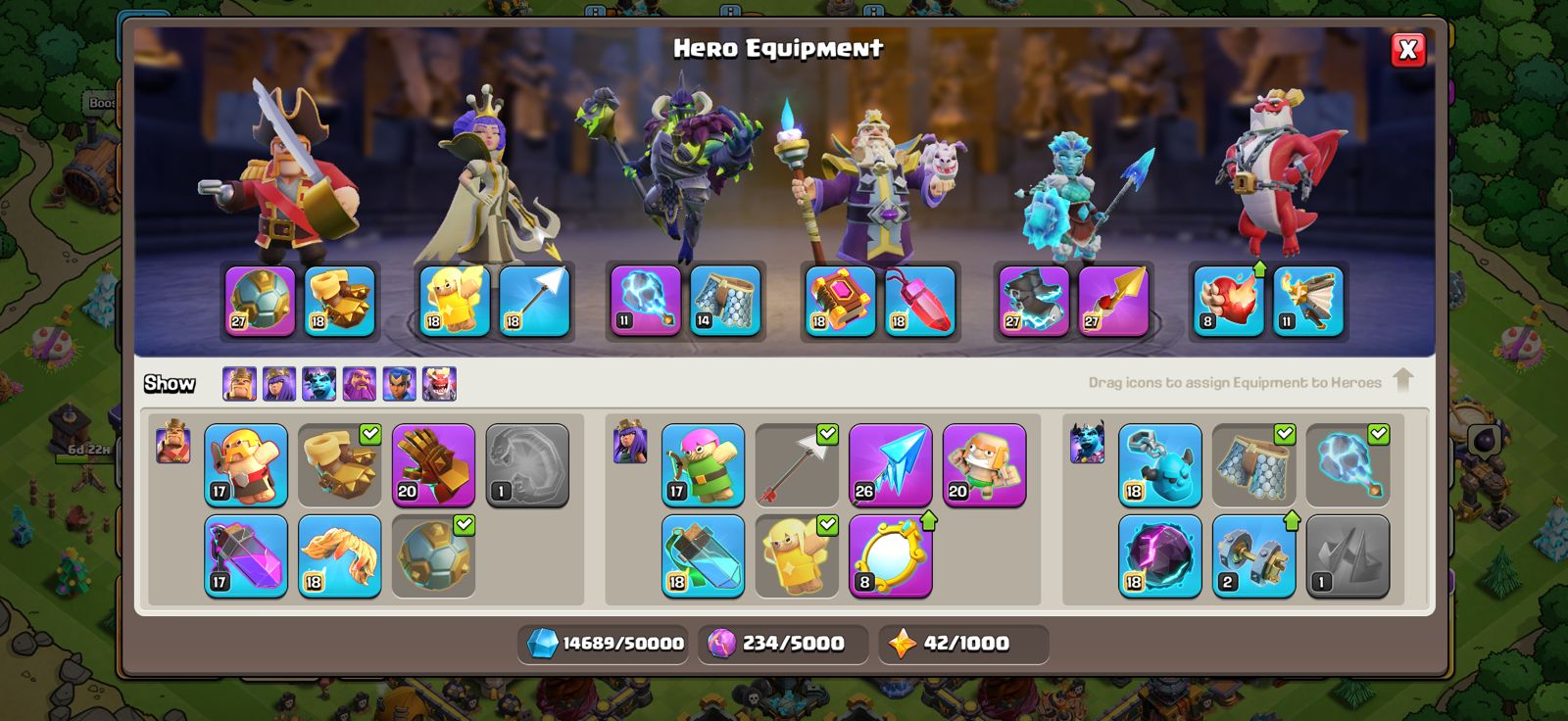Select the Dark Orb in Minion Prince's equipment
Screen dimensions: 1568x721
pyautogui.click(x=1162, y=555)
